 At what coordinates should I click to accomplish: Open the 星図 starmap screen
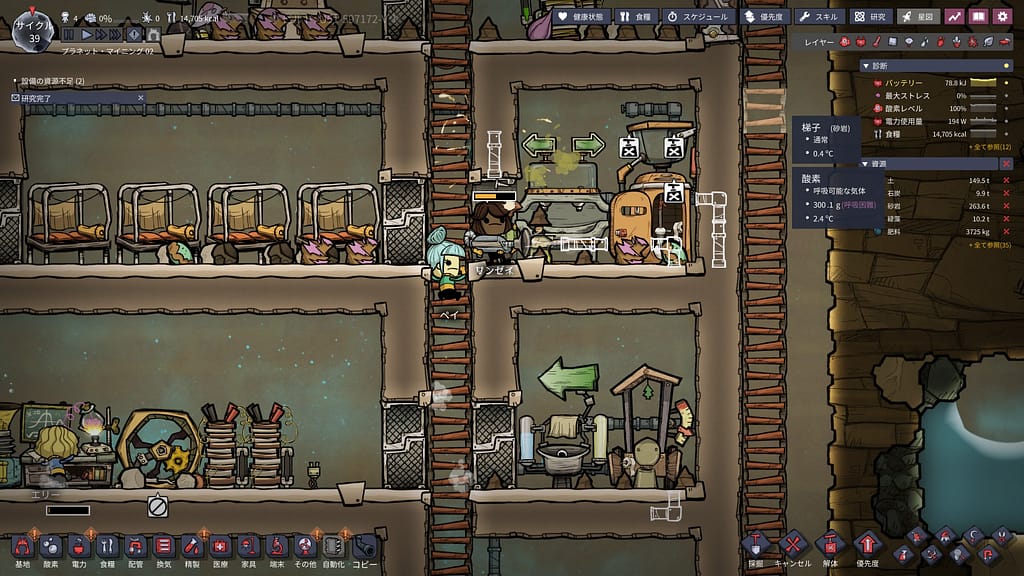[918, 16]
